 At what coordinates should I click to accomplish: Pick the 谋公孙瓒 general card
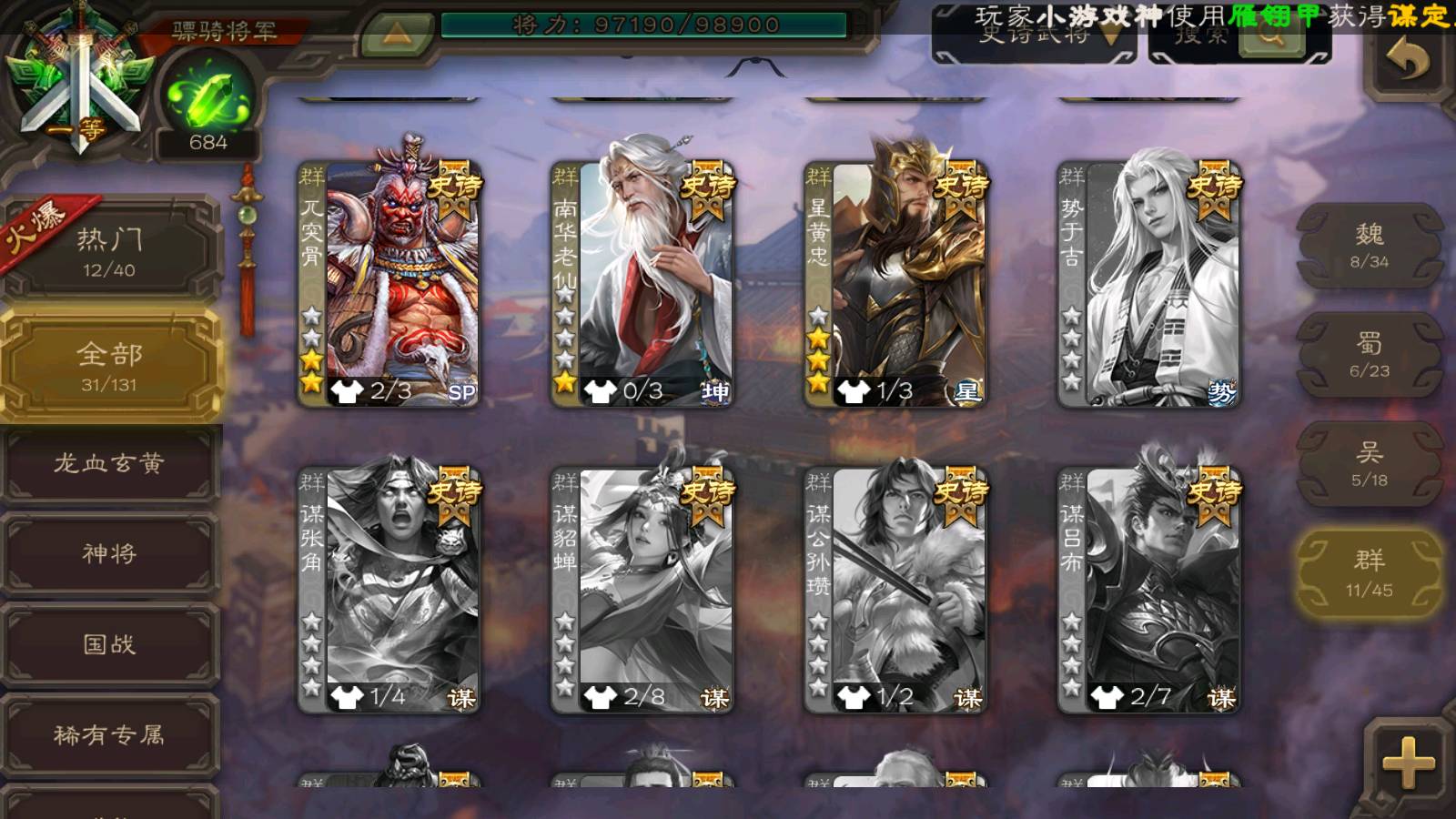[x=895, y=588]
